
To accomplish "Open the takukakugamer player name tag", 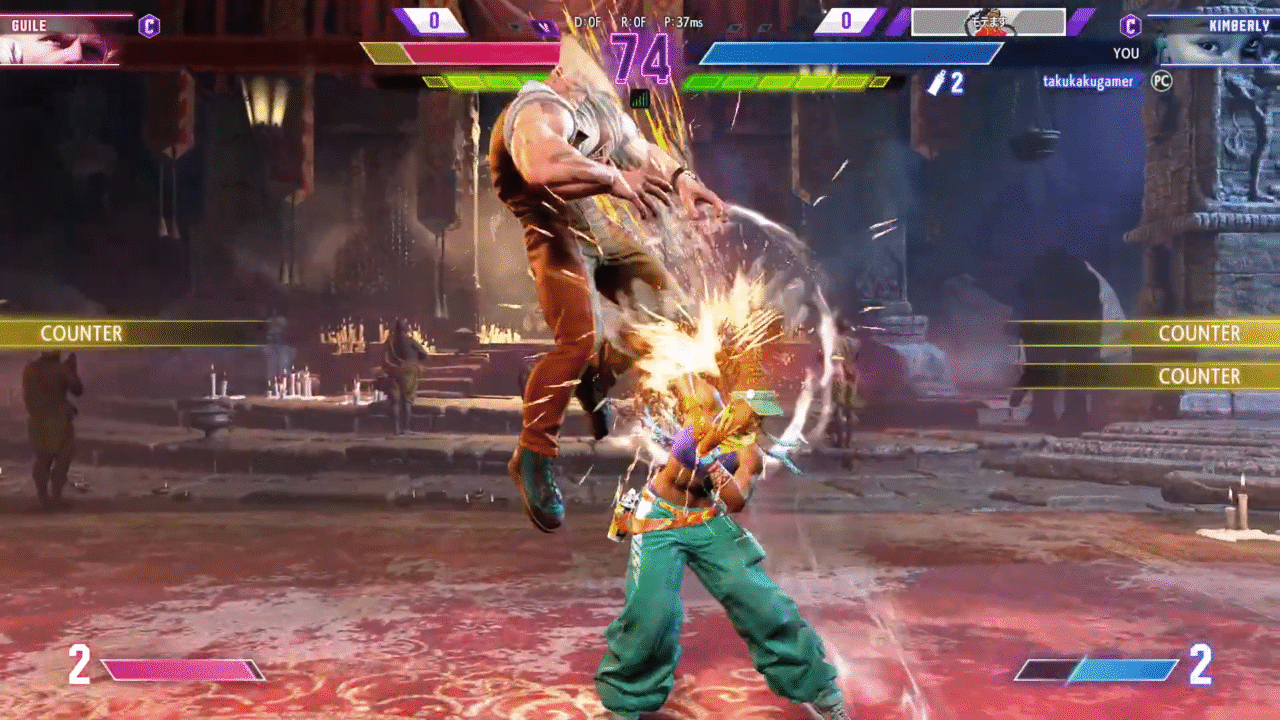I will pyautogui.click(x=1088, y=82).
